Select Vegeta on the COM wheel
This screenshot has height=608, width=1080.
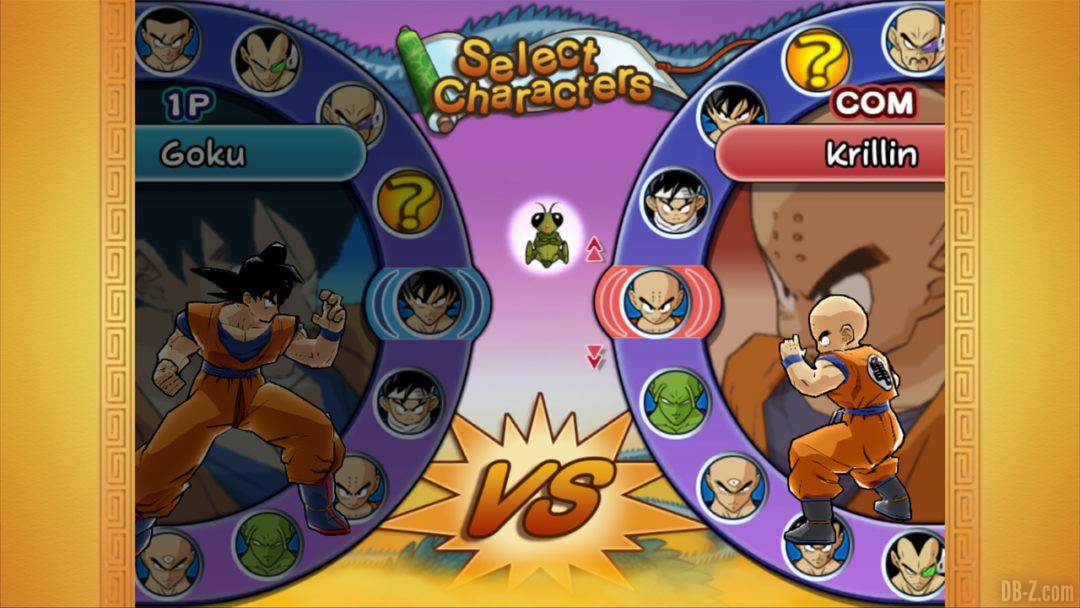(916, 563)
